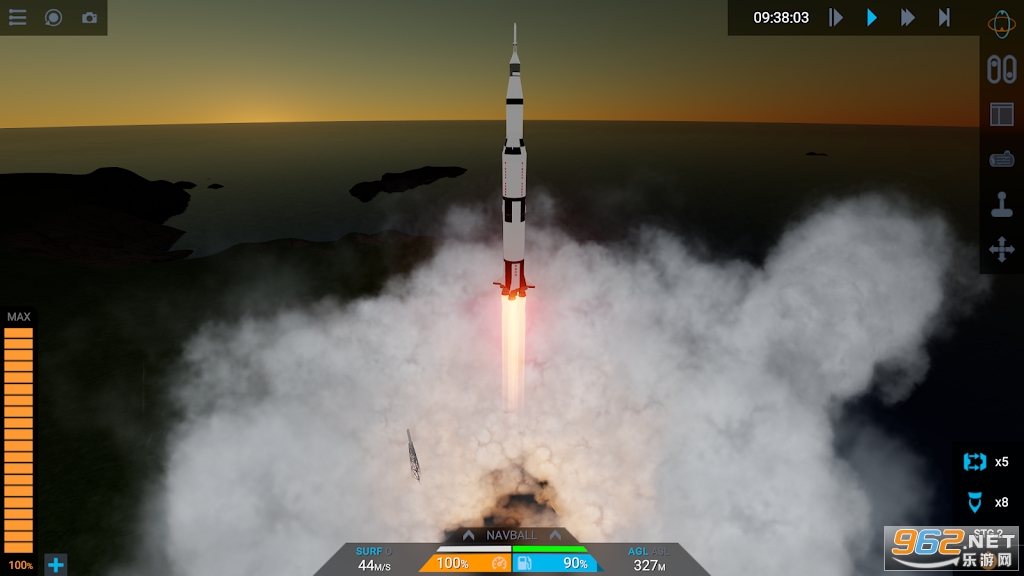This screenshot has width=1024, height=576.
Task: Toggle the activation groups switch panel
Action: click(x=1001, y=68)
